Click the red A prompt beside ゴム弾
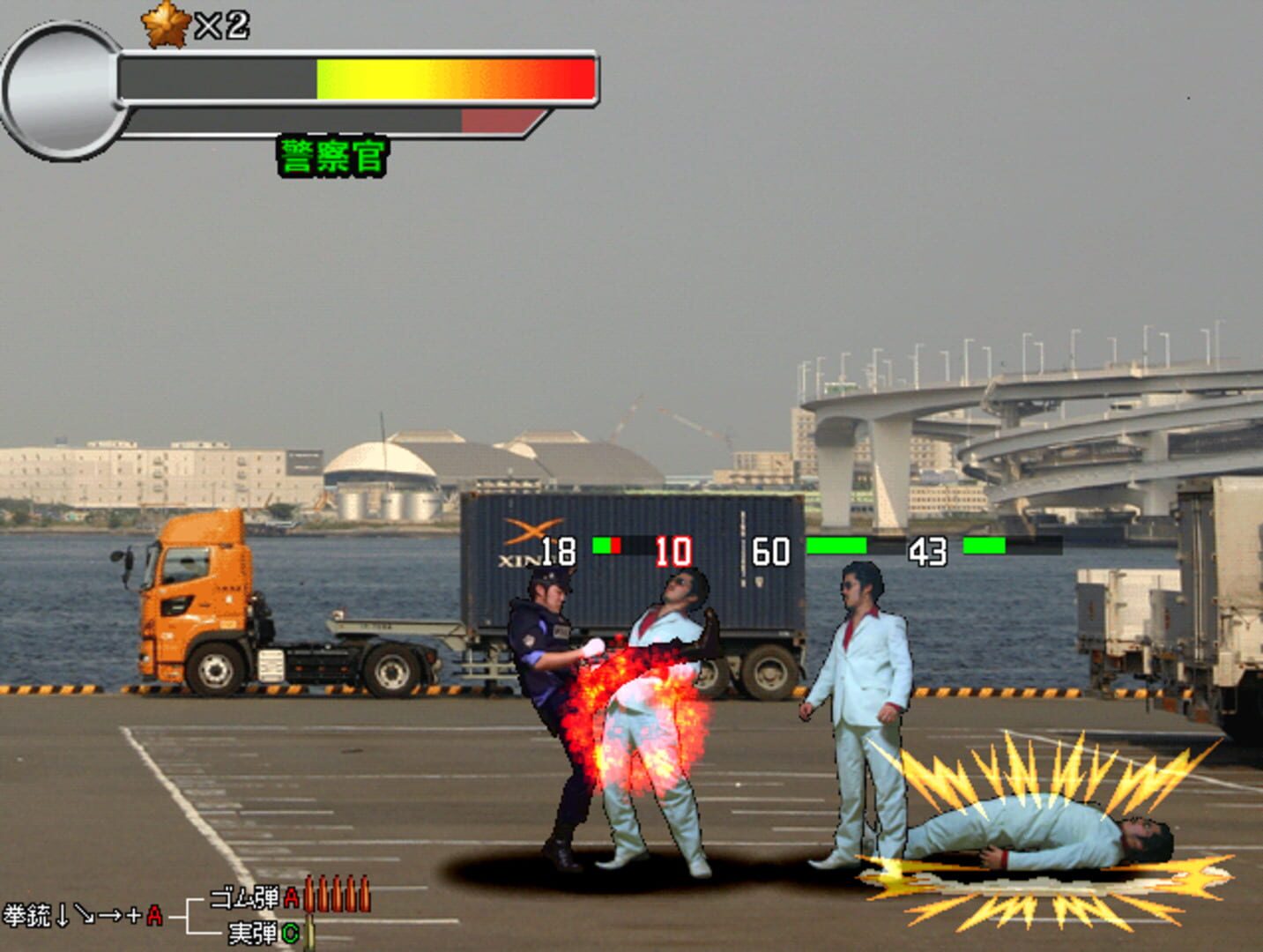The image size is (1263, 952). (292, 897)
